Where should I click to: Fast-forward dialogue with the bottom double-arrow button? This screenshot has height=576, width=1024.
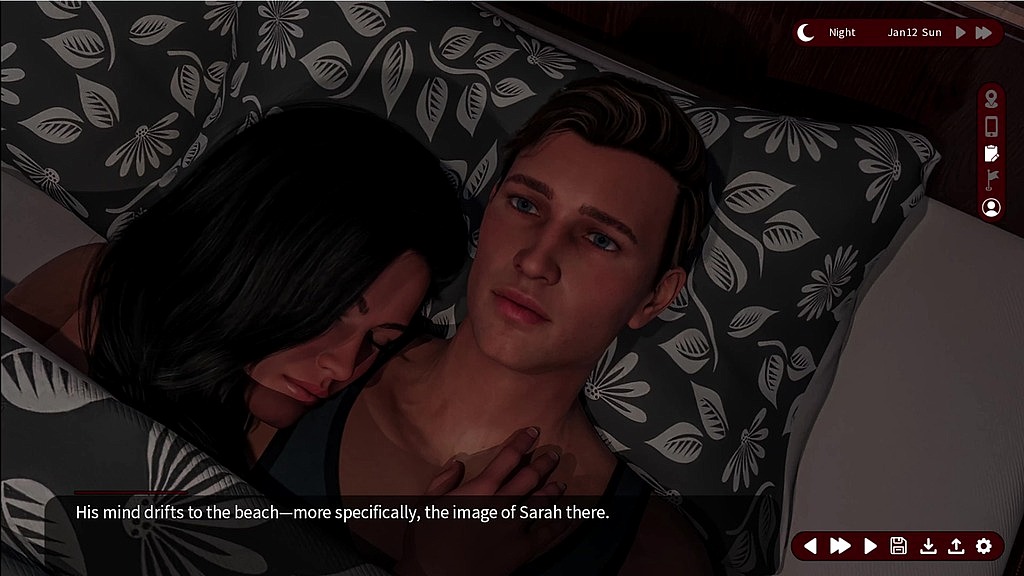840,546
